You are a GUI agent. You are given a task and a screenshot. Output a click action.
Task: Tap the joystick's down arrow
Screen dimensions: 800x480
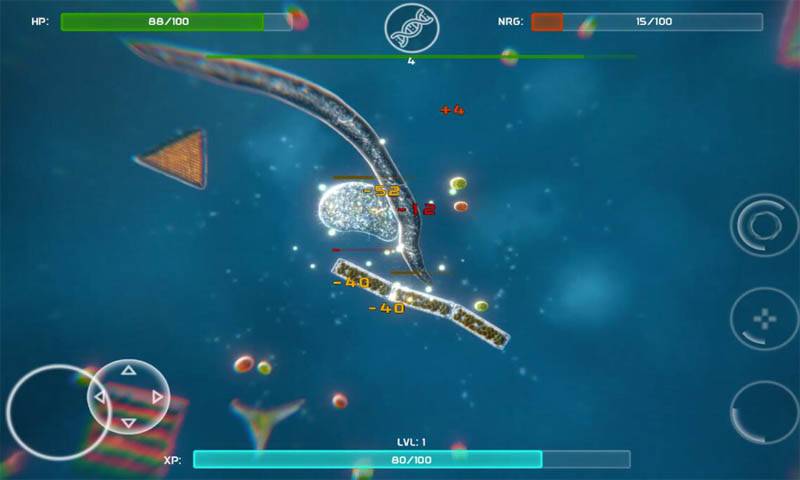[x=128, y=423]
